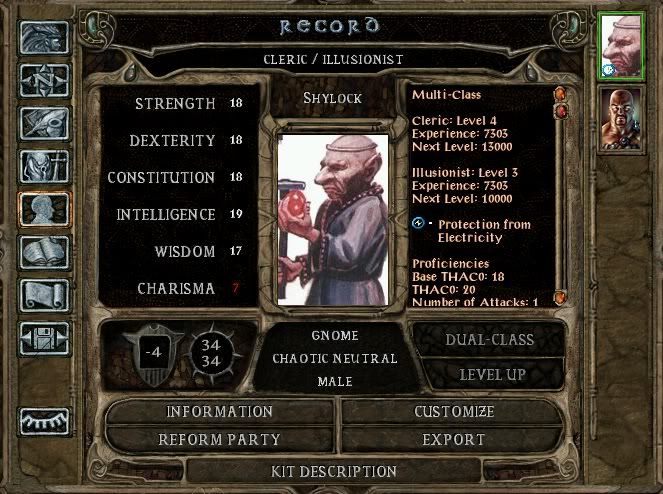Select the Dual-Class button
This screenshot has width=663, height=494.
(489, 339)
